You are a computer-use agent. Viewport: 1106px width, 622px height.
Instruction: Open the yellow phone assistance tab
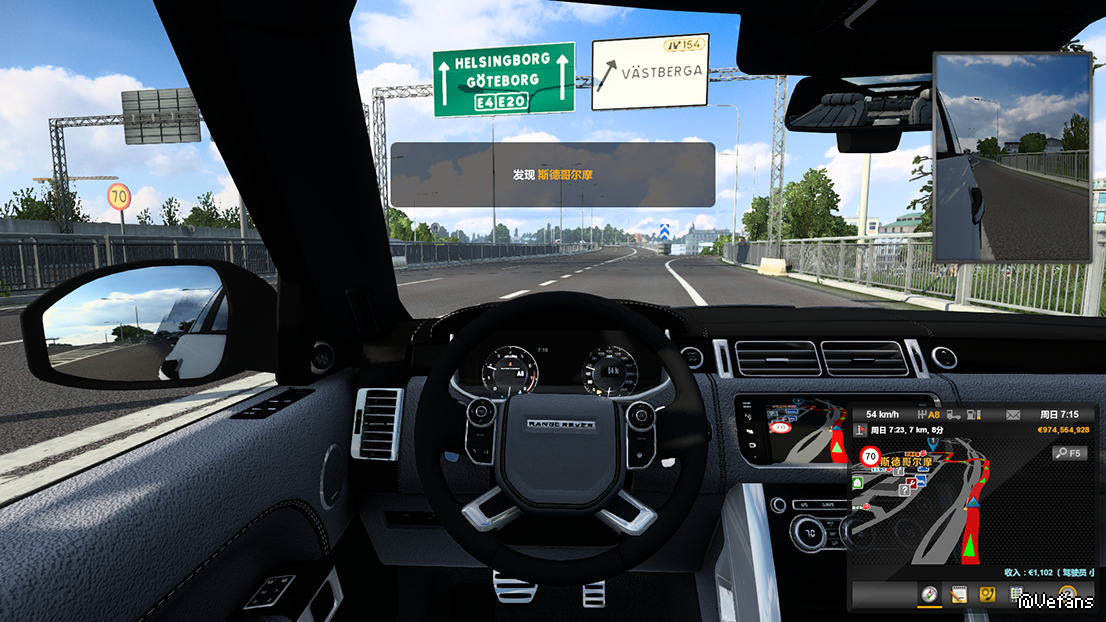(x=987, y=596)
